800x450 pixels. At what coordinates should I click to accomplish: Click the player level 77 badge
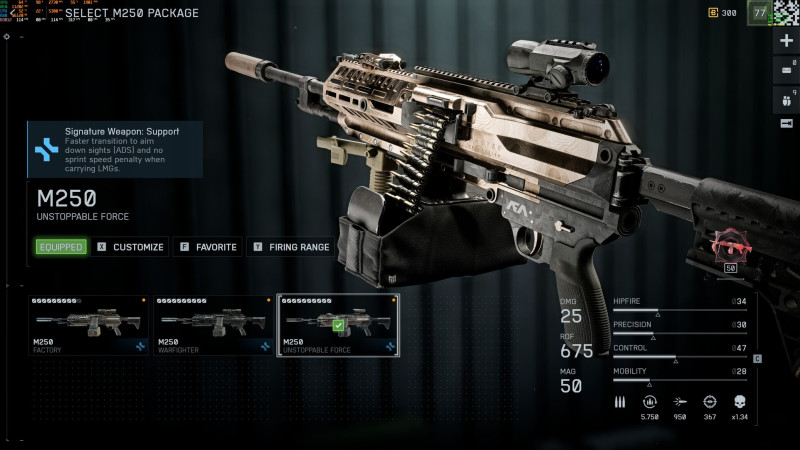760,13
